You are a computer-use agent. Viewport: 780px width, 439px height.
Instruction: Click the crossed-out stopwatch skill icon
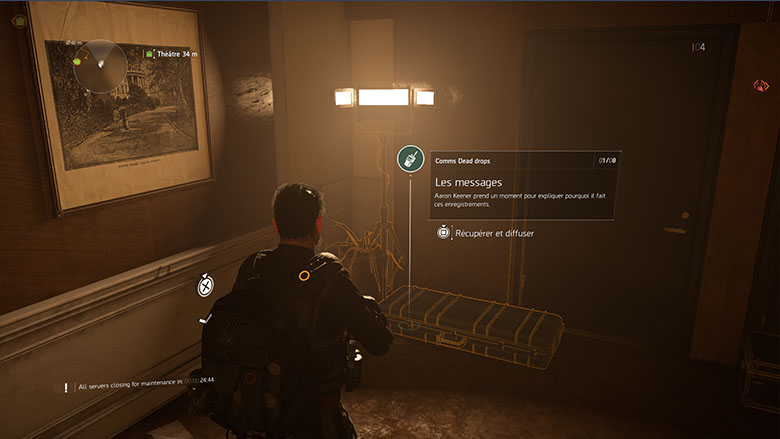point(205,286)
